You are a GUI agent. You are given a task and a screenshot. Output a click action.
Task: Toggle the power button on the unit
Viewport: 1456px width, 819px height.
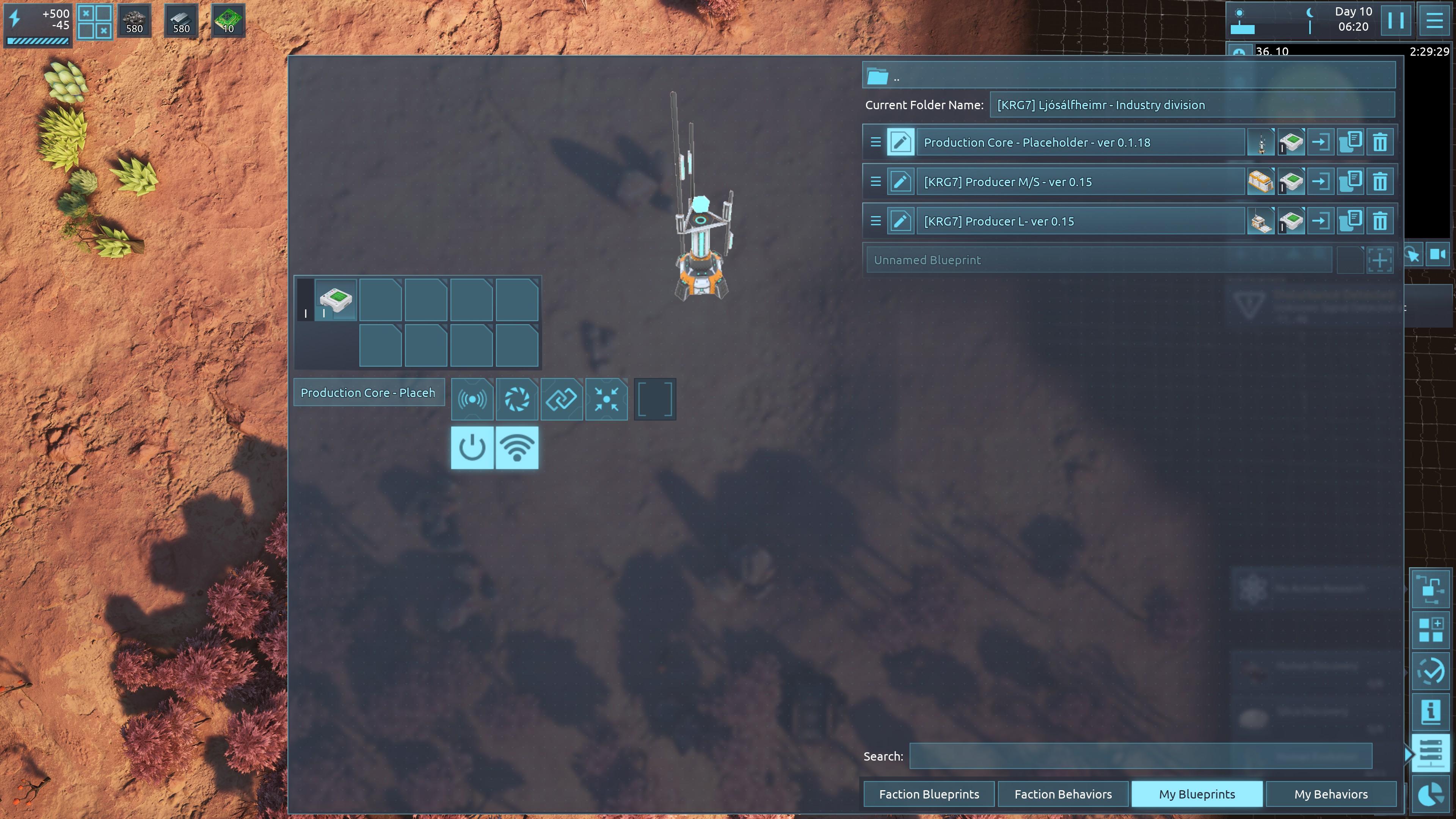472,448
